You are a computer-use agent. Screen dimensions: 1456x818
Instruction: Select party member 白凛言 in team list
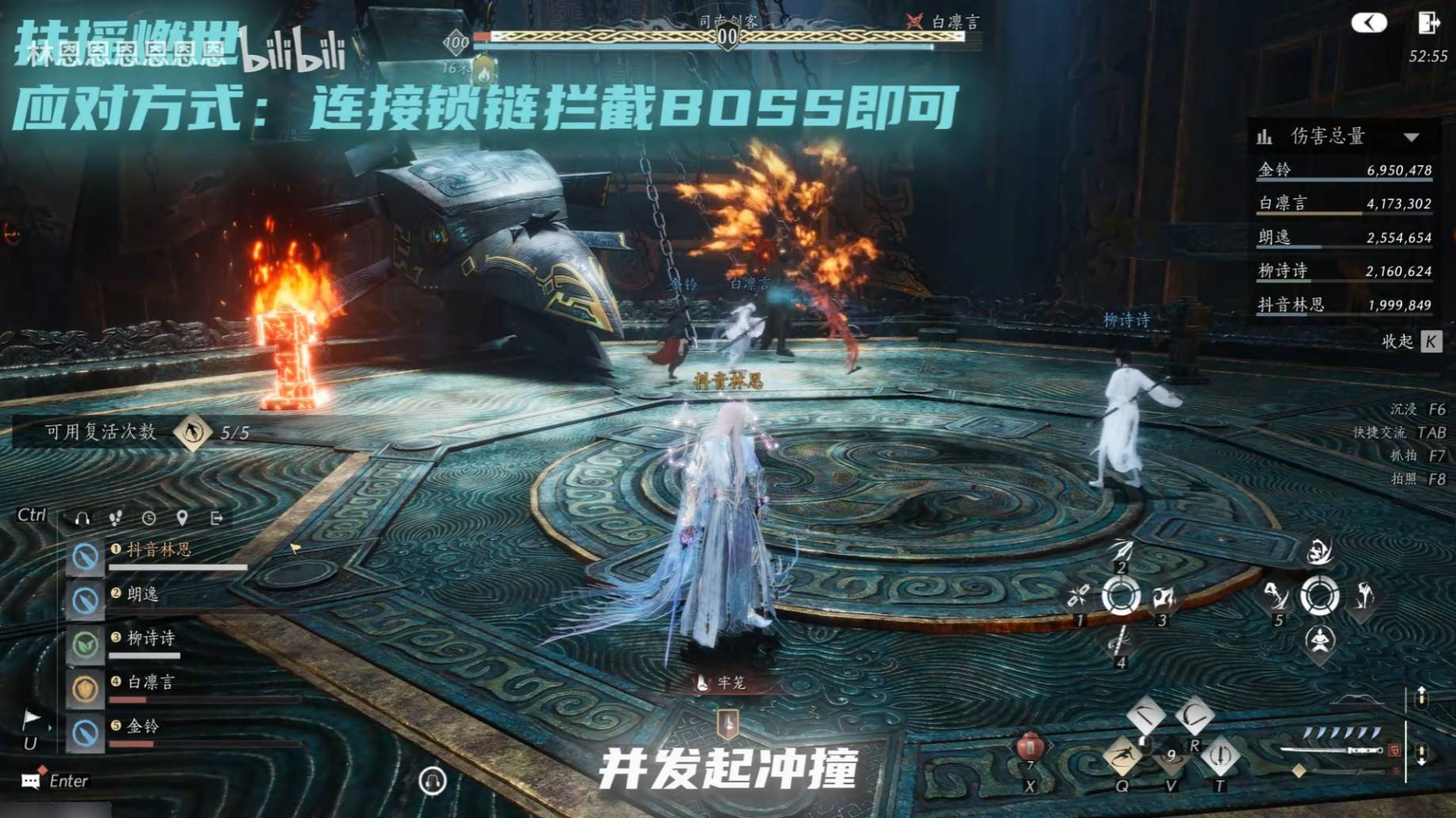[151, 682]
